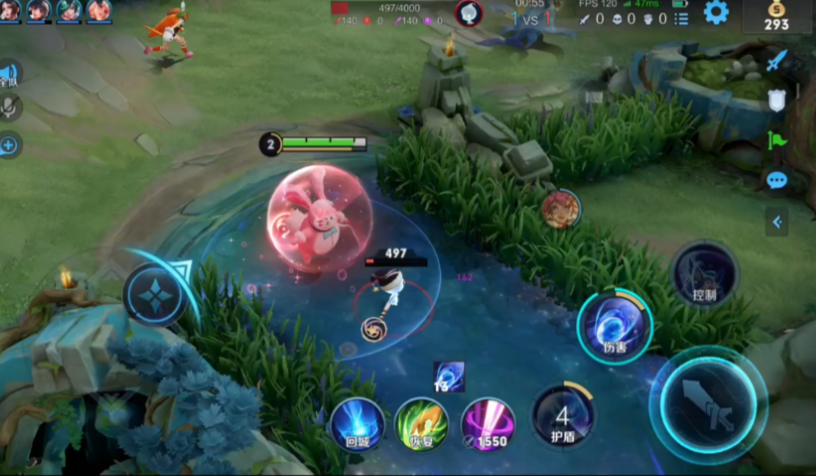The height and width of the screenshot is (476, 816).
Task: Click the round enemy hero portrait in the top bar
Action: pyautogui.click(x=469, y=13)
